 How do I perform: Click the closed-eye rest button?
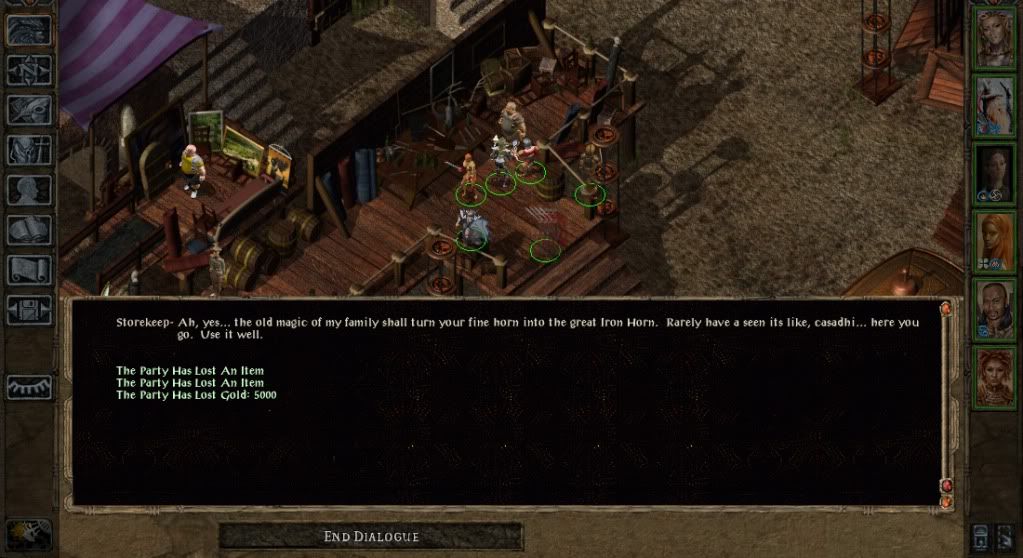[30, 387]
